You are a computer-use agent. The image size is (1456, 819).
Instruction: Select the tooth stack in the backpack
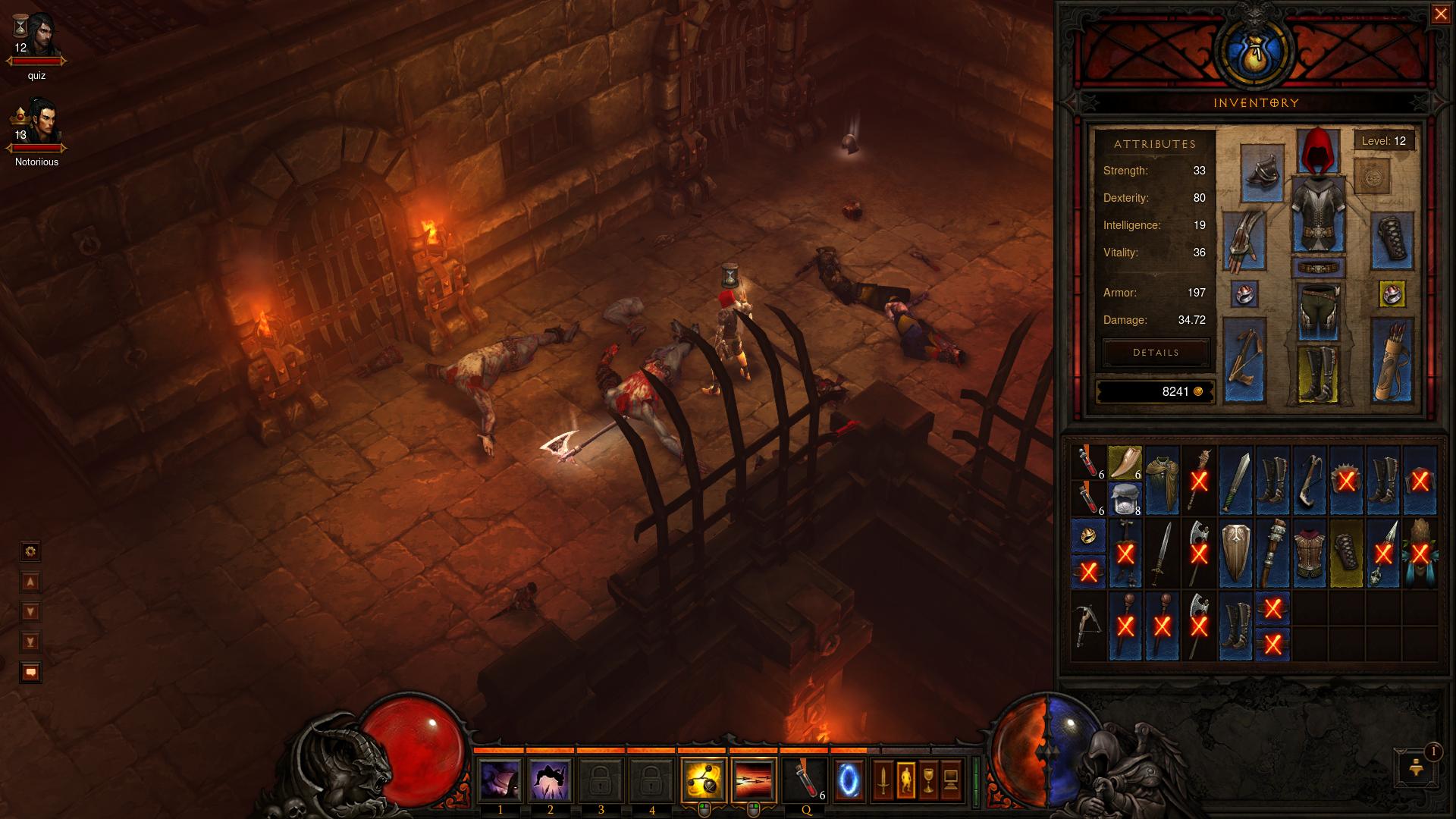[x=1125, y=462]
